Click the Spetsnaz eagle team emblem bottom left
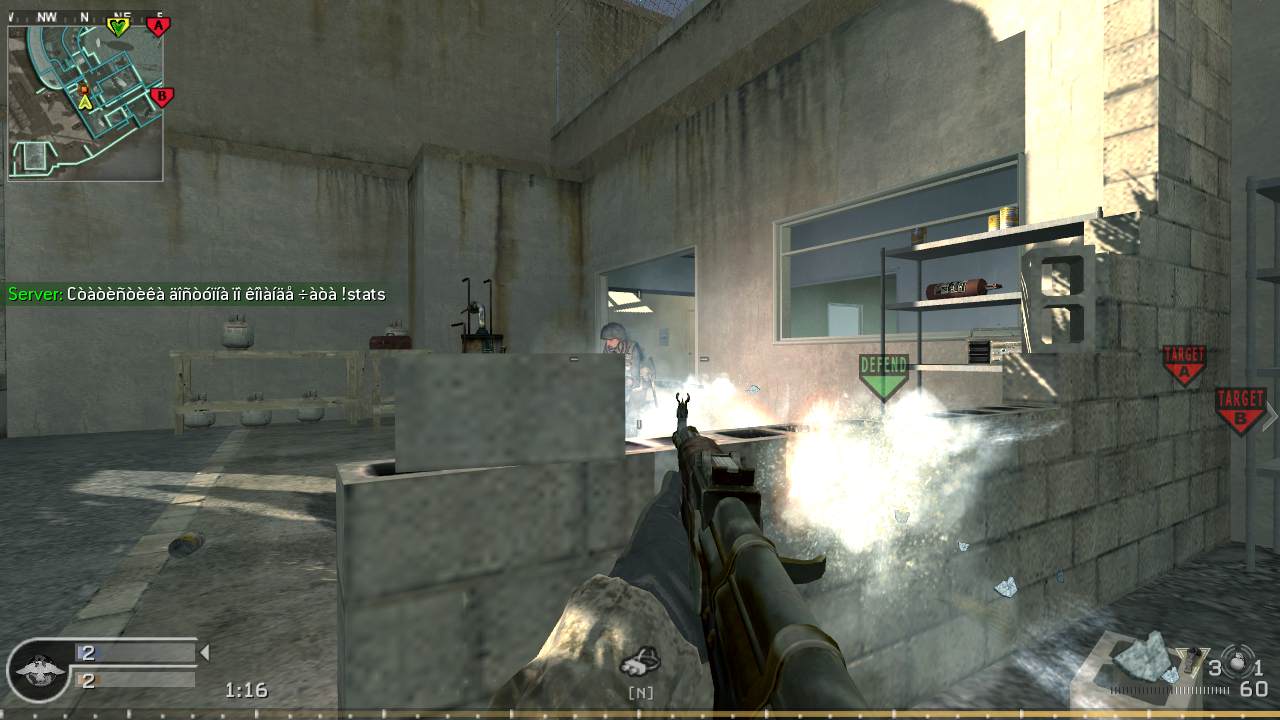 tap(38, 672)
